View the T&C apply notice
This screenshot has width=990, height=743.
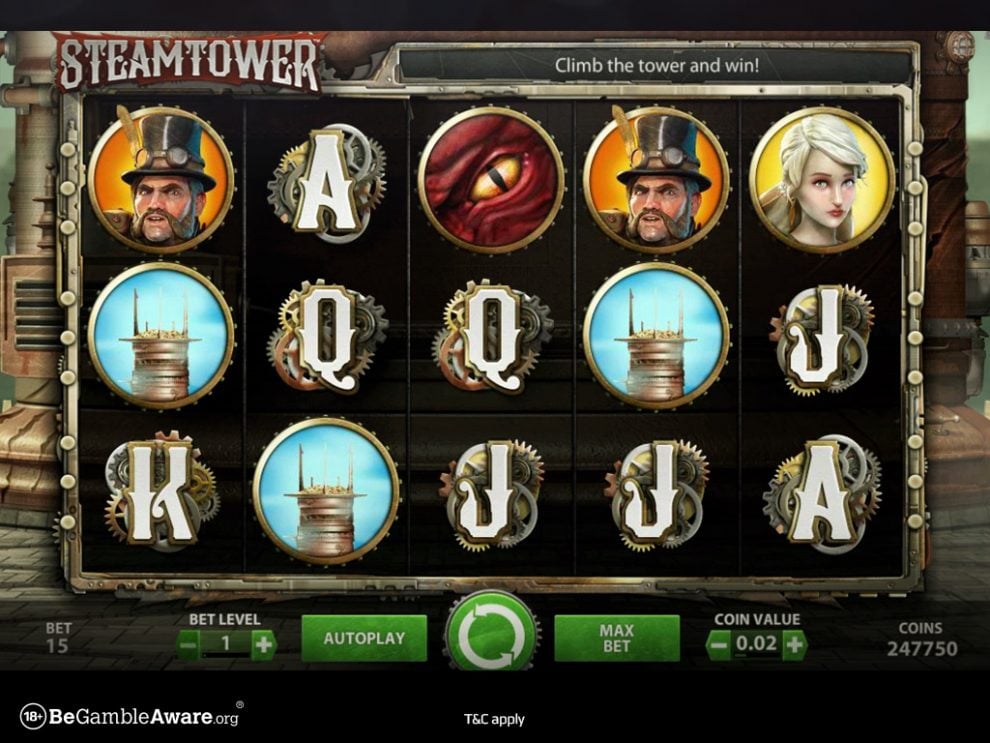[x=494, y=719]
